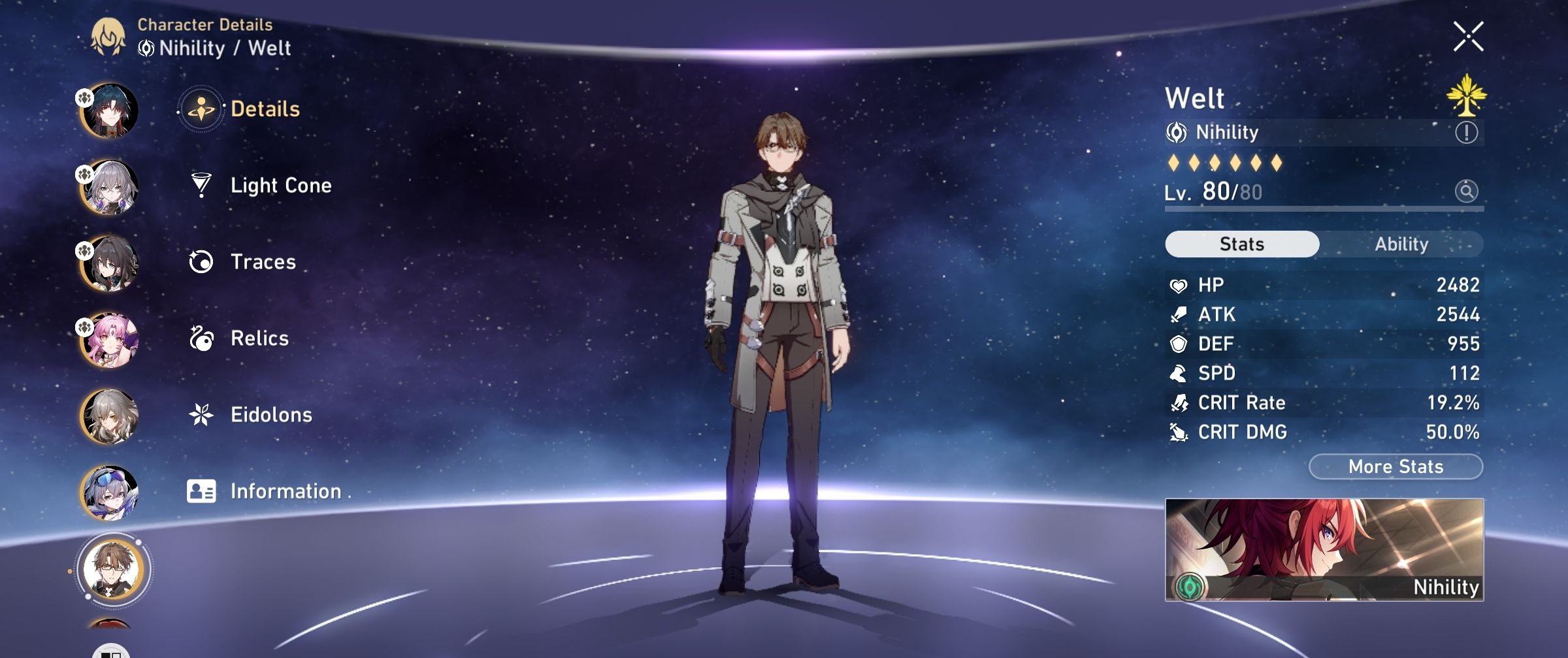Image resolution: width=1568 pixels, height=658 pixels.
Task: Select the Light Cone icon
Action: [x=203, y=185]
